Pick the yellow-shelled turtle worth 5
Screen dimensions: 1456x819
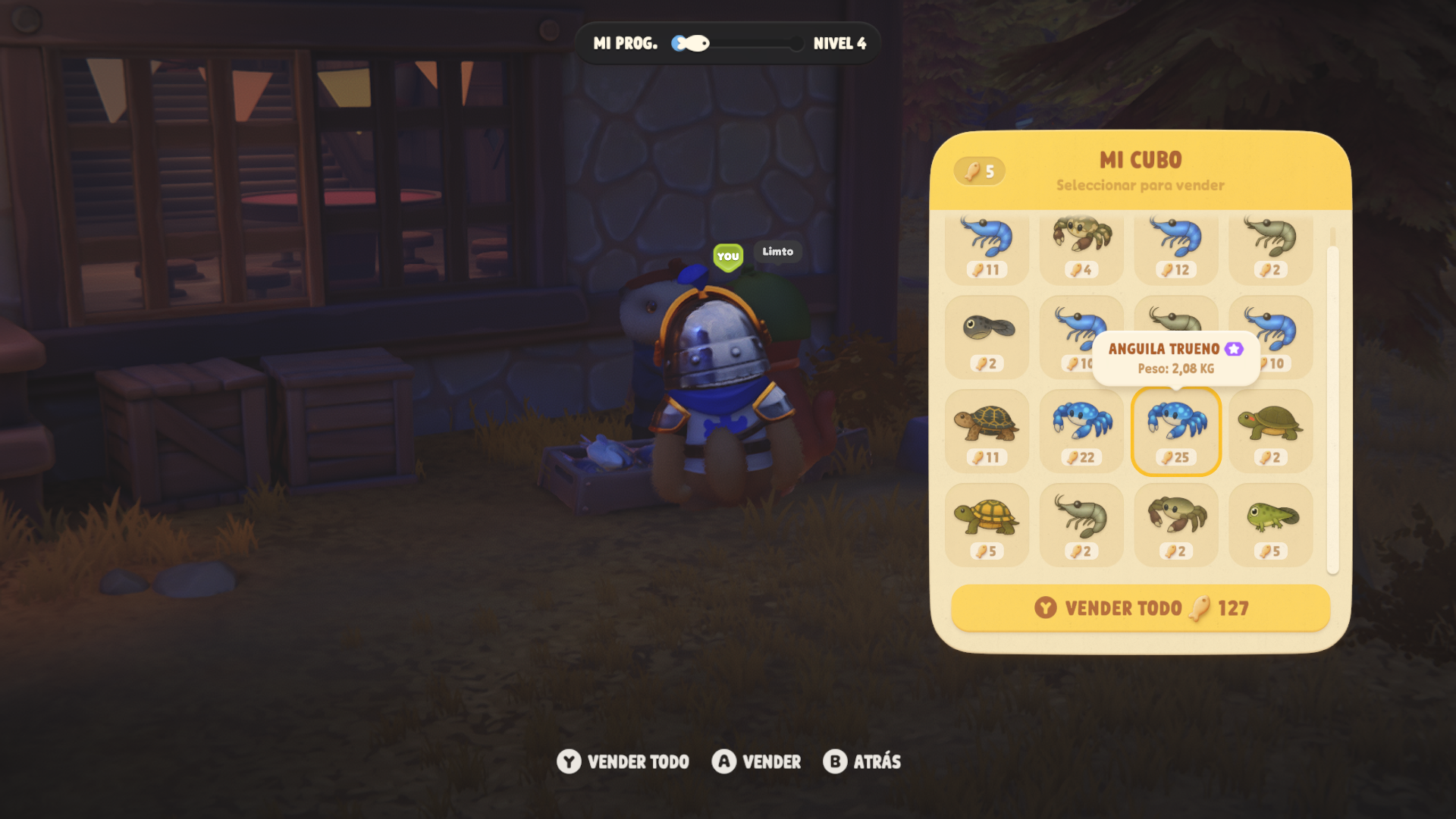[x=987, y=526]
